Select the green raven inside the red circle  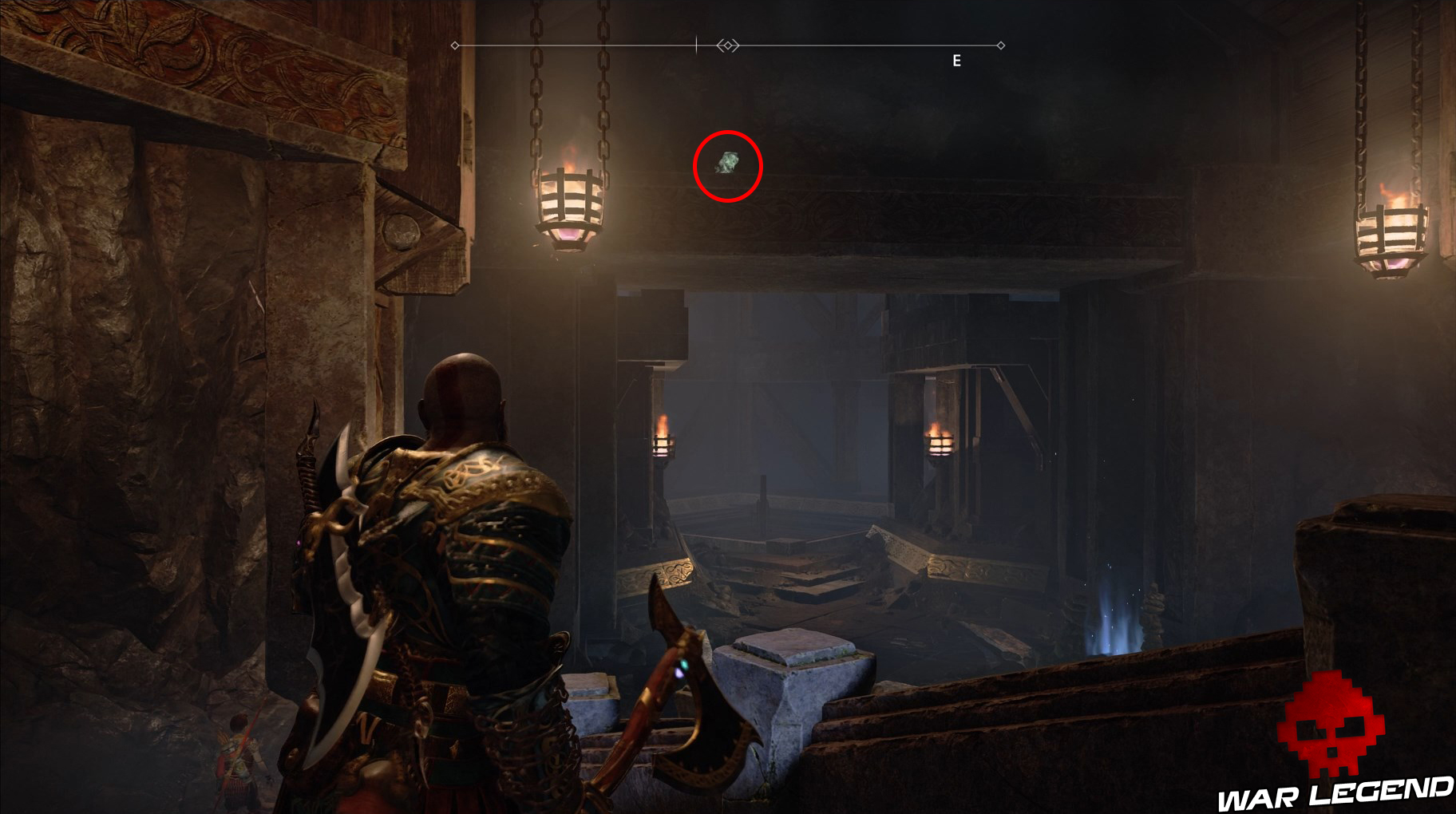pos(727,163)
